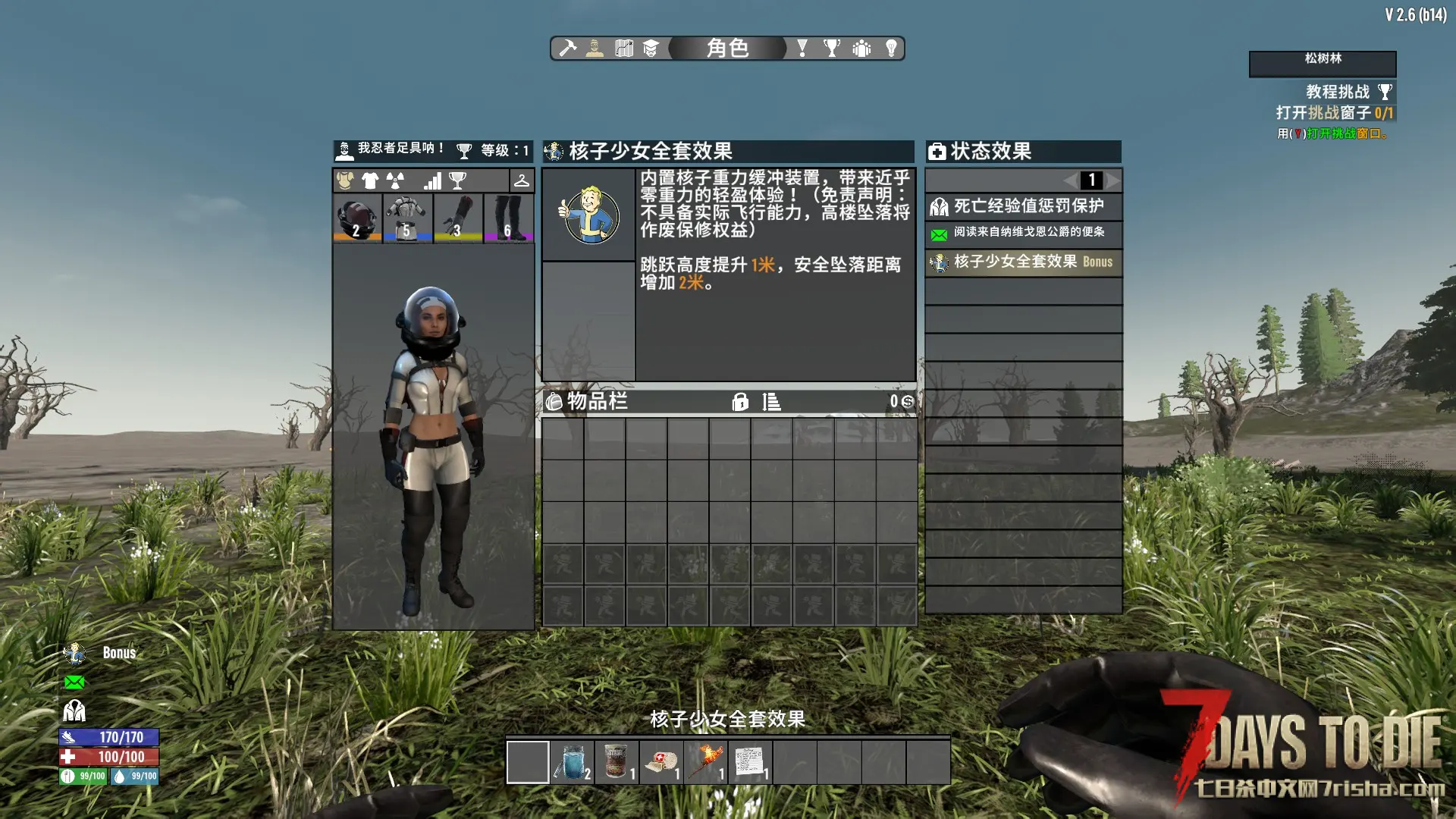The image size is (1456, 819).
Task: Open the players group tab
Action: pos(861,49)
